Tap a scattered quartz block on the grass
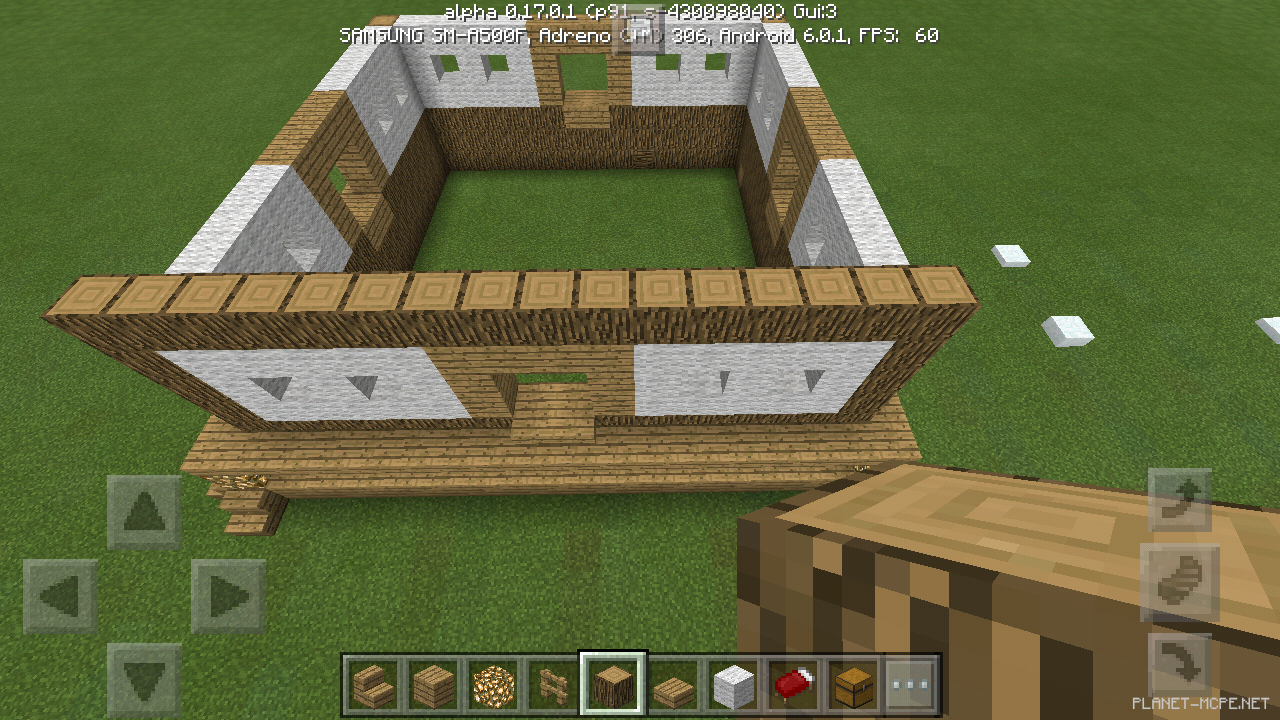 pos(1013,255)
